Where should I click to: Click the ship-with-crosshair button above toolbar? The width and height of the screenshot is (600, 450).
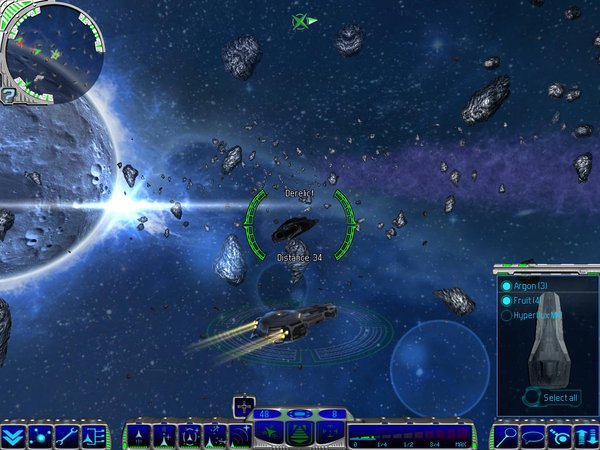click(244, 406)
